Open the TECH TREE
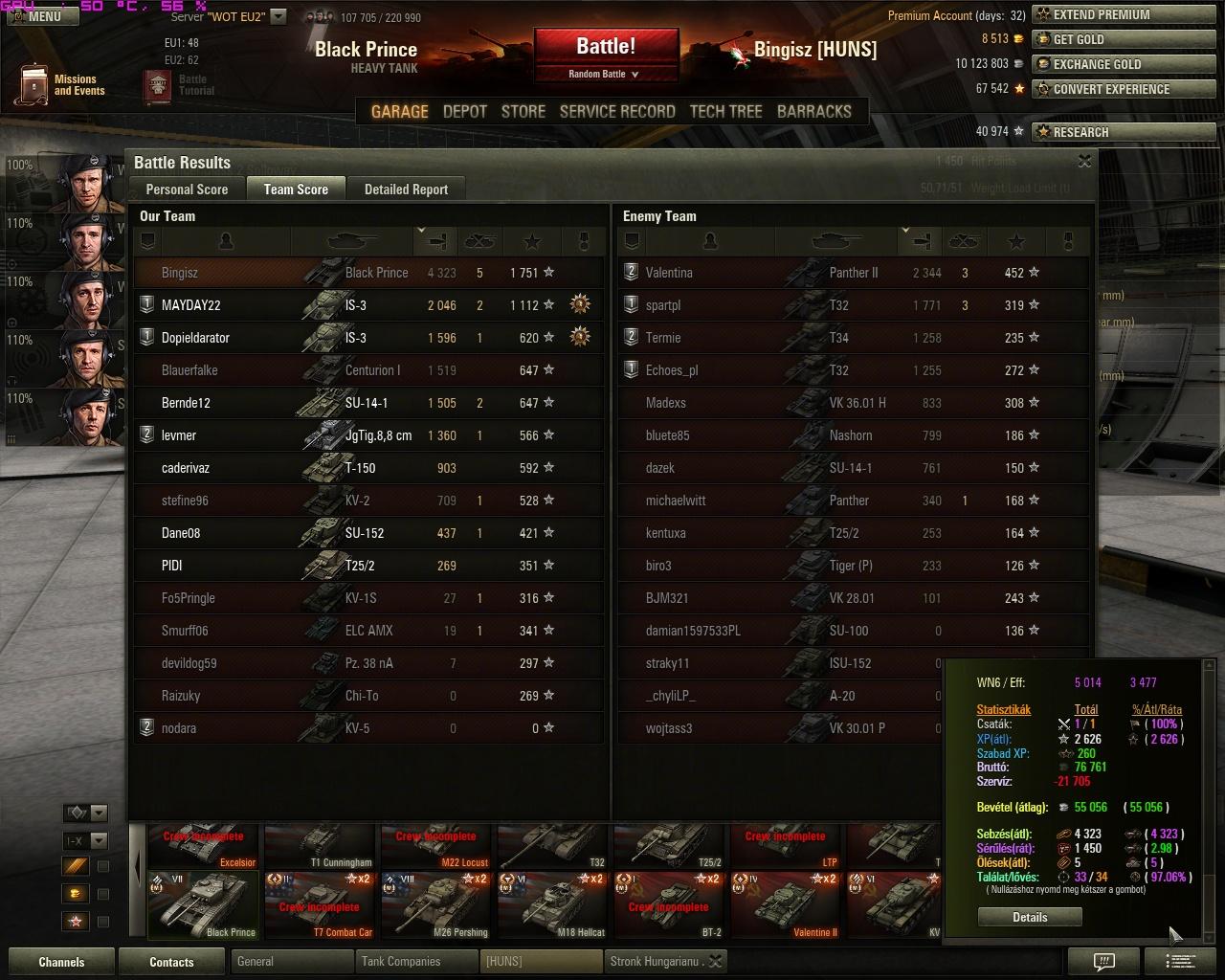1225x980 pixels. click(725, 111)
